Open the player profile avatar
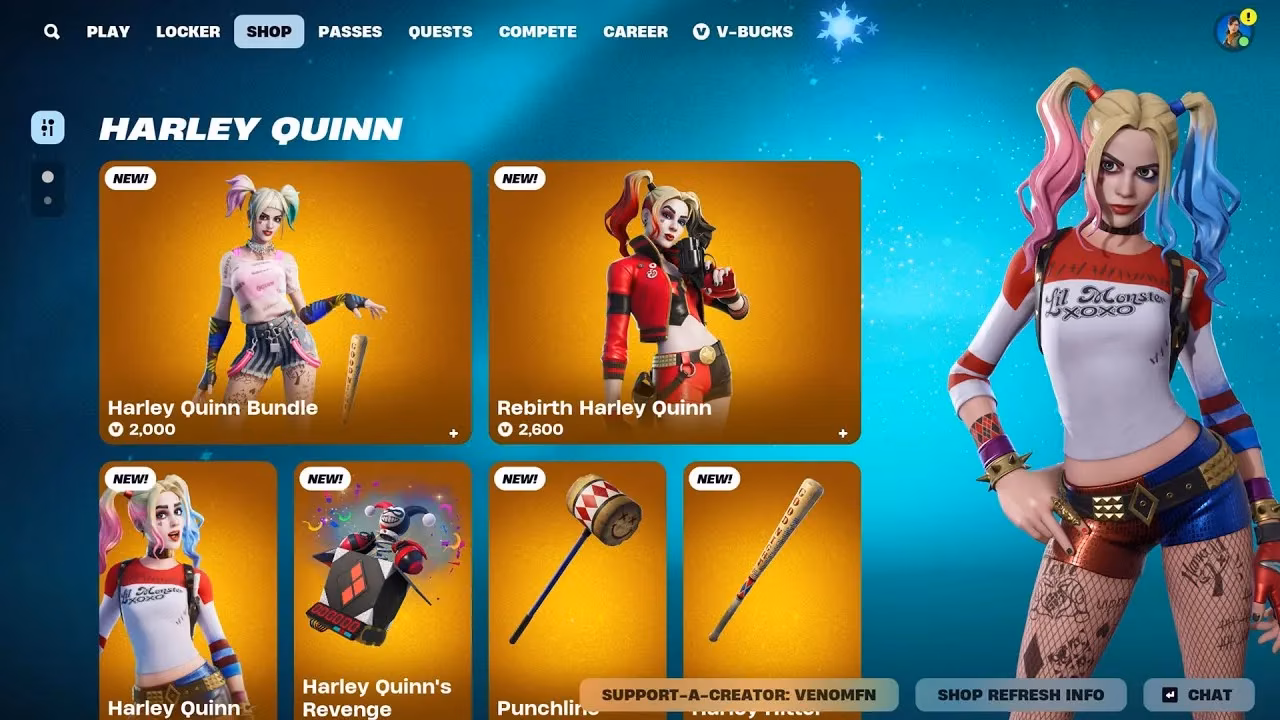 pos(1232,31)
